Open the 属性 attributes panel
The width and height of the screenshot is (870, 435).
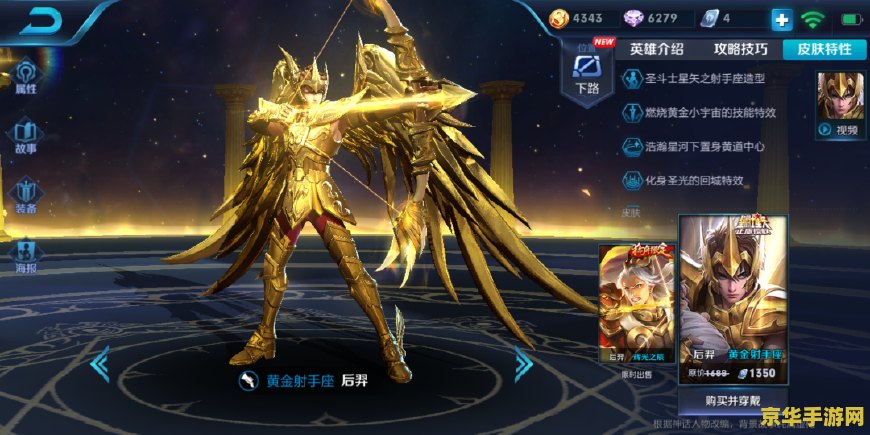click(x=26, y=76)
